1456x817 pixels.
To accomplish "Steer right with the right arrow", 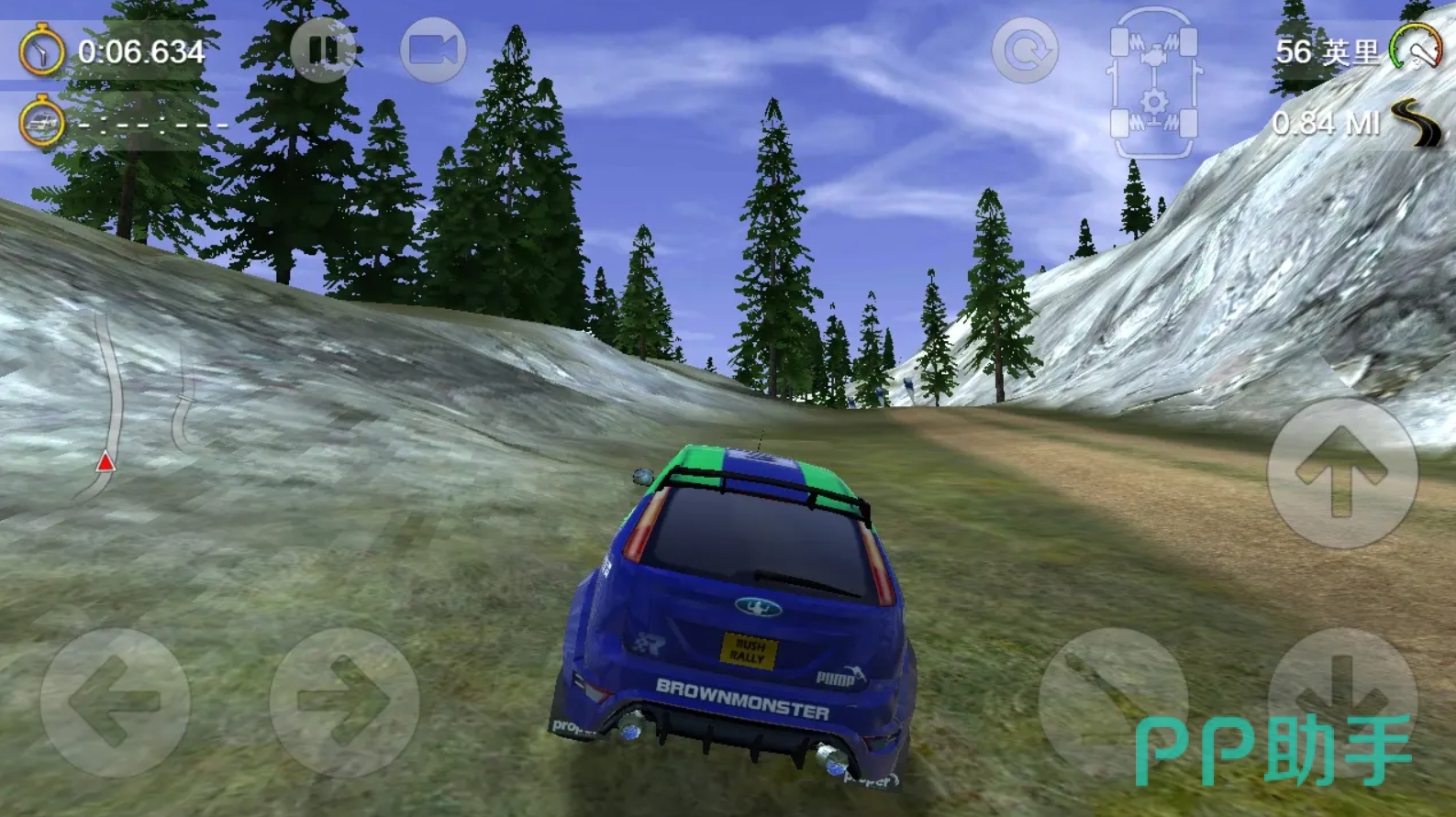I will tap(344, 702).
